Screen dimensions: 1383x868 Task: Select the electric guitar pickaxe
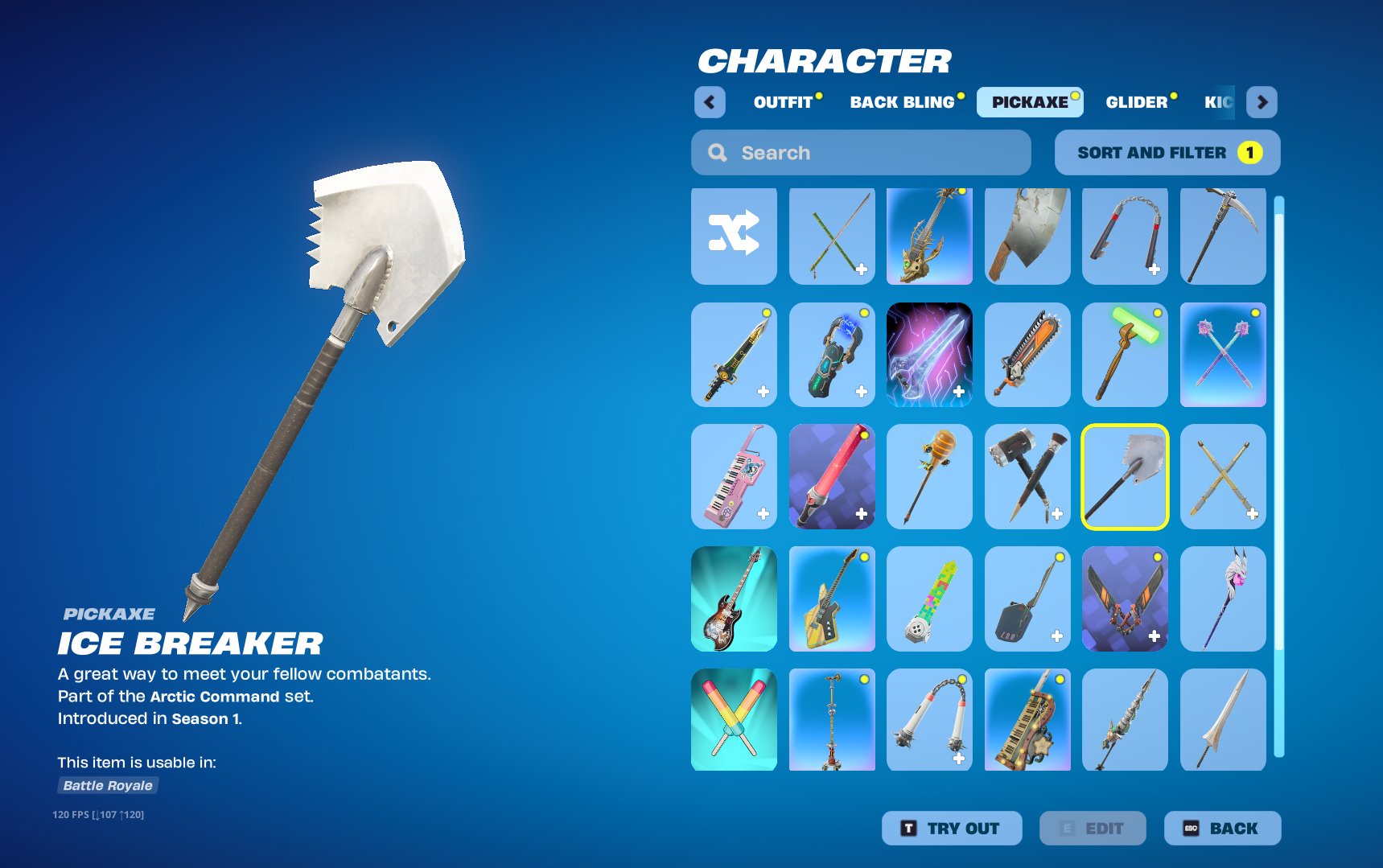pyautogui.click(x=733, y=599)
